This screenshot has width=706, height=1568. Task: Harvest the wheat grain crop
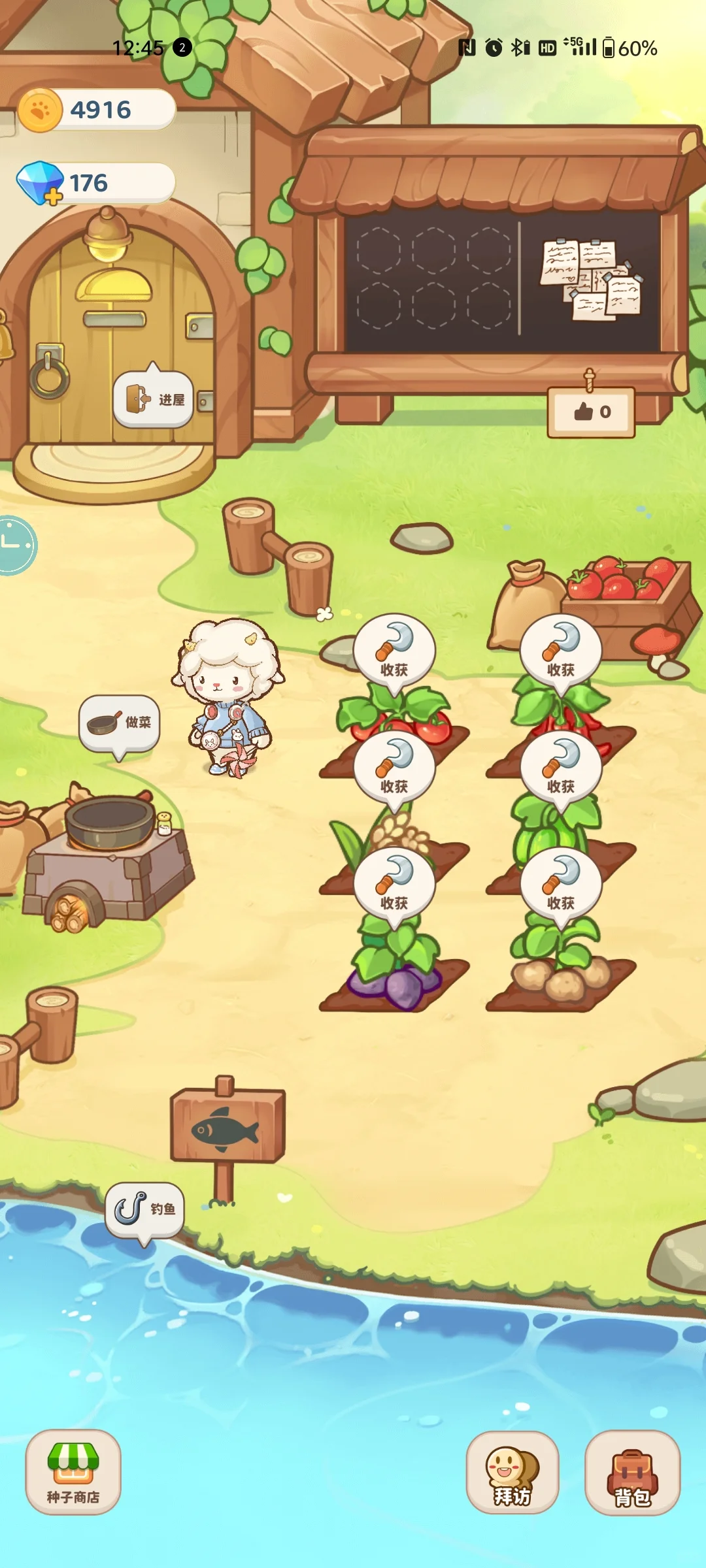[x=394, y=769]
